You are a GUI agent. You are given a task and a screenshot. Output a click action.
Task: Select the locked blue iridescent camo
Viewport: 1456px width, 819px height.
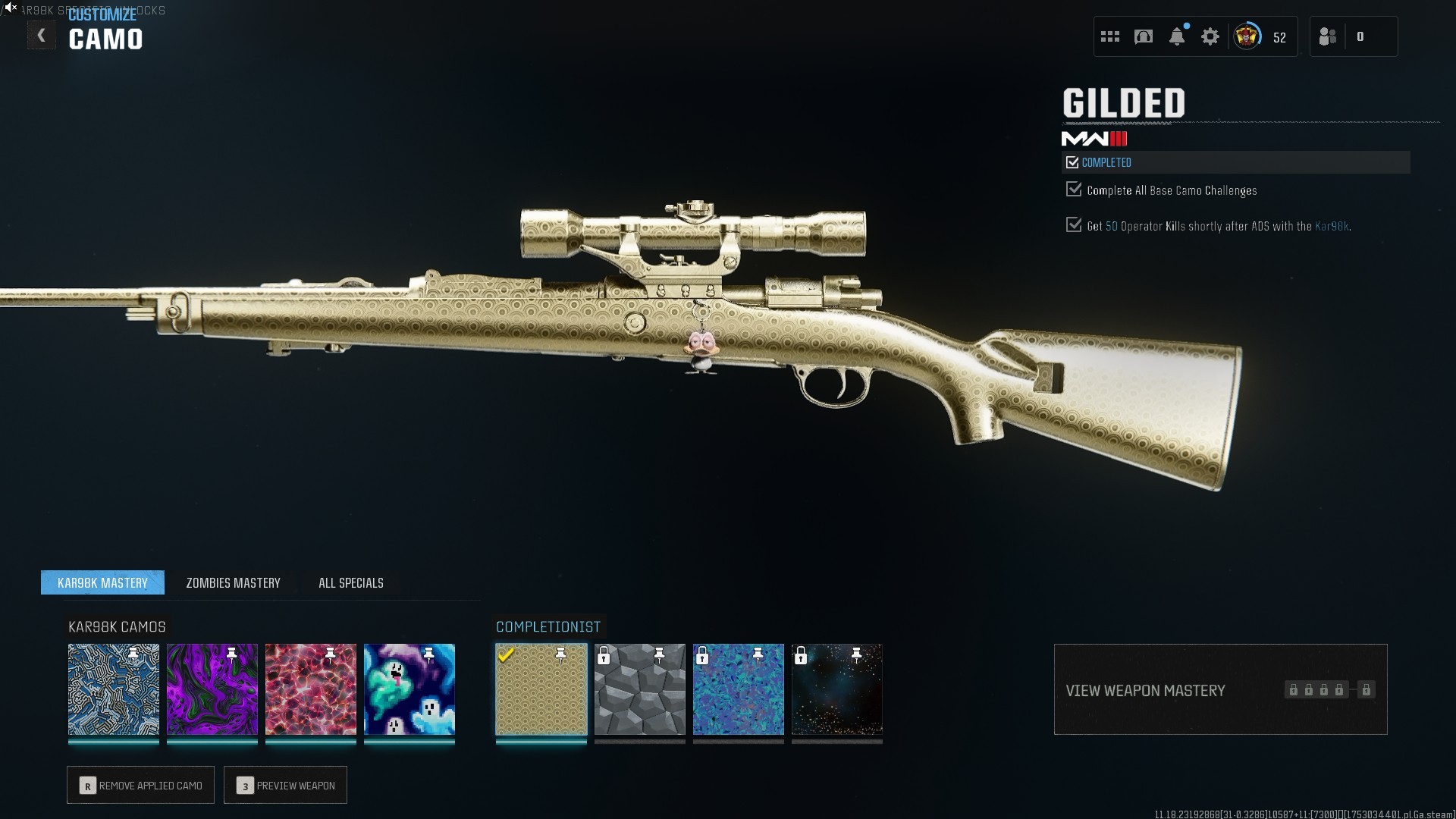[739, 689]
